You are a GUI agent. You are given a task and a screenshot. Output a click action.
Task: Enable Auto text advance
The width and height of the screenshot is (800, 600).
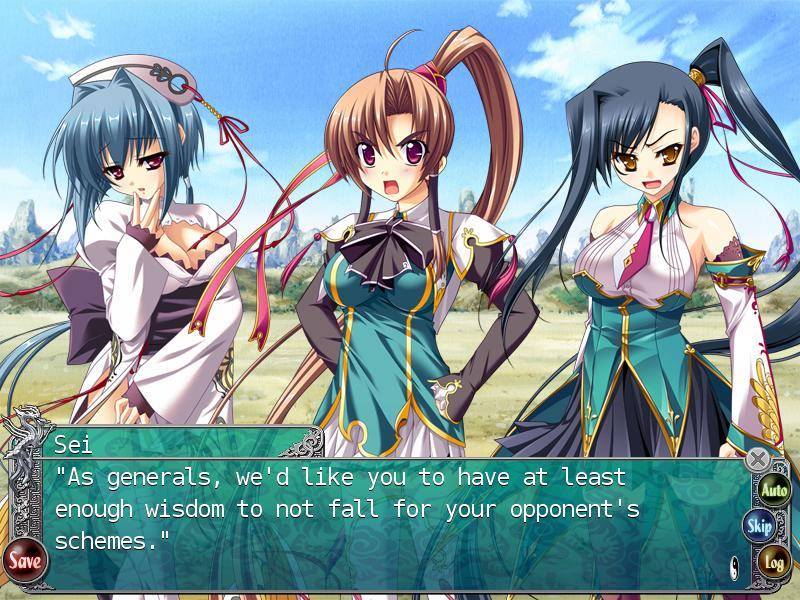pos(774,490)
